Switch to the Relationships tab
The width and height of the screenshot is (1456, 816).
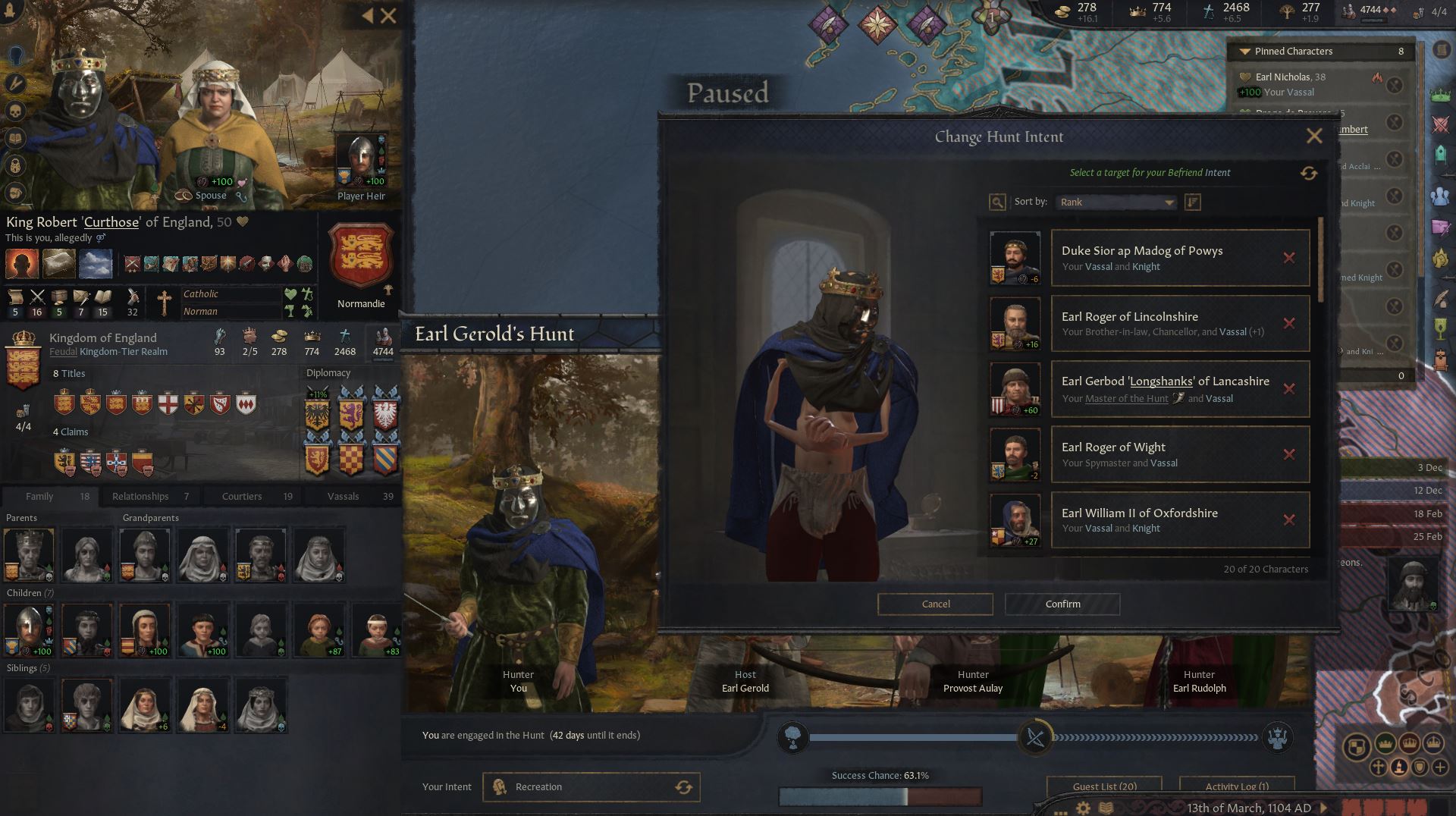pos(140,496)
